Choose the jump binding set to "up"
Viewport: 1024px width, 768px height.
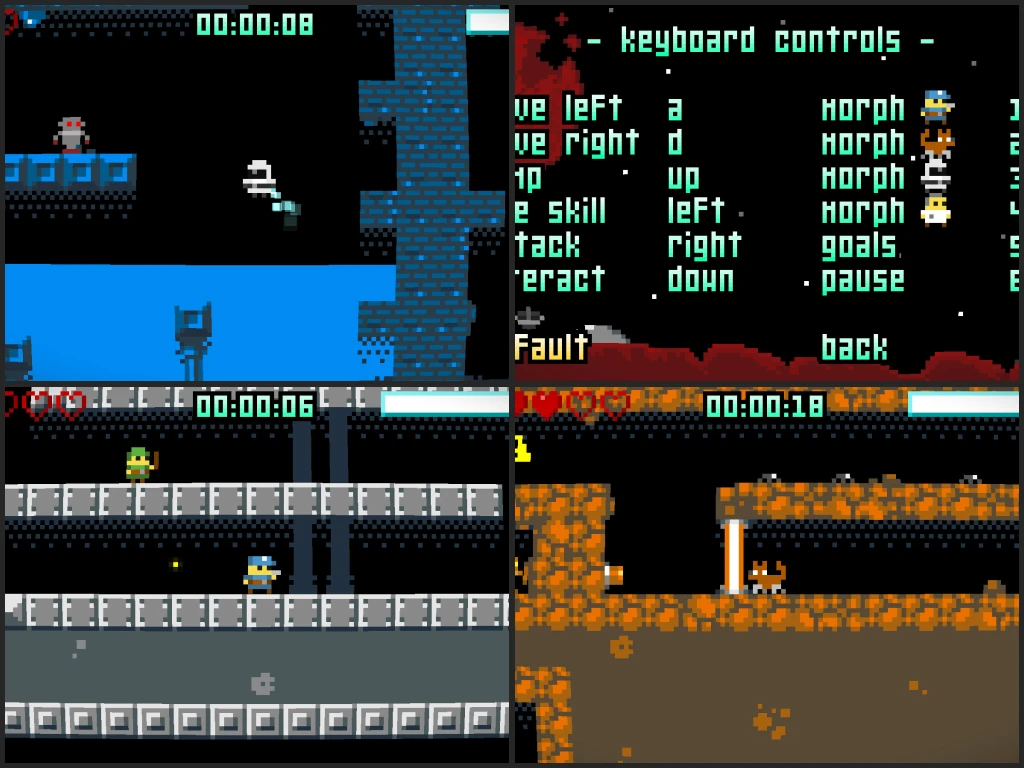click(683, 178)
